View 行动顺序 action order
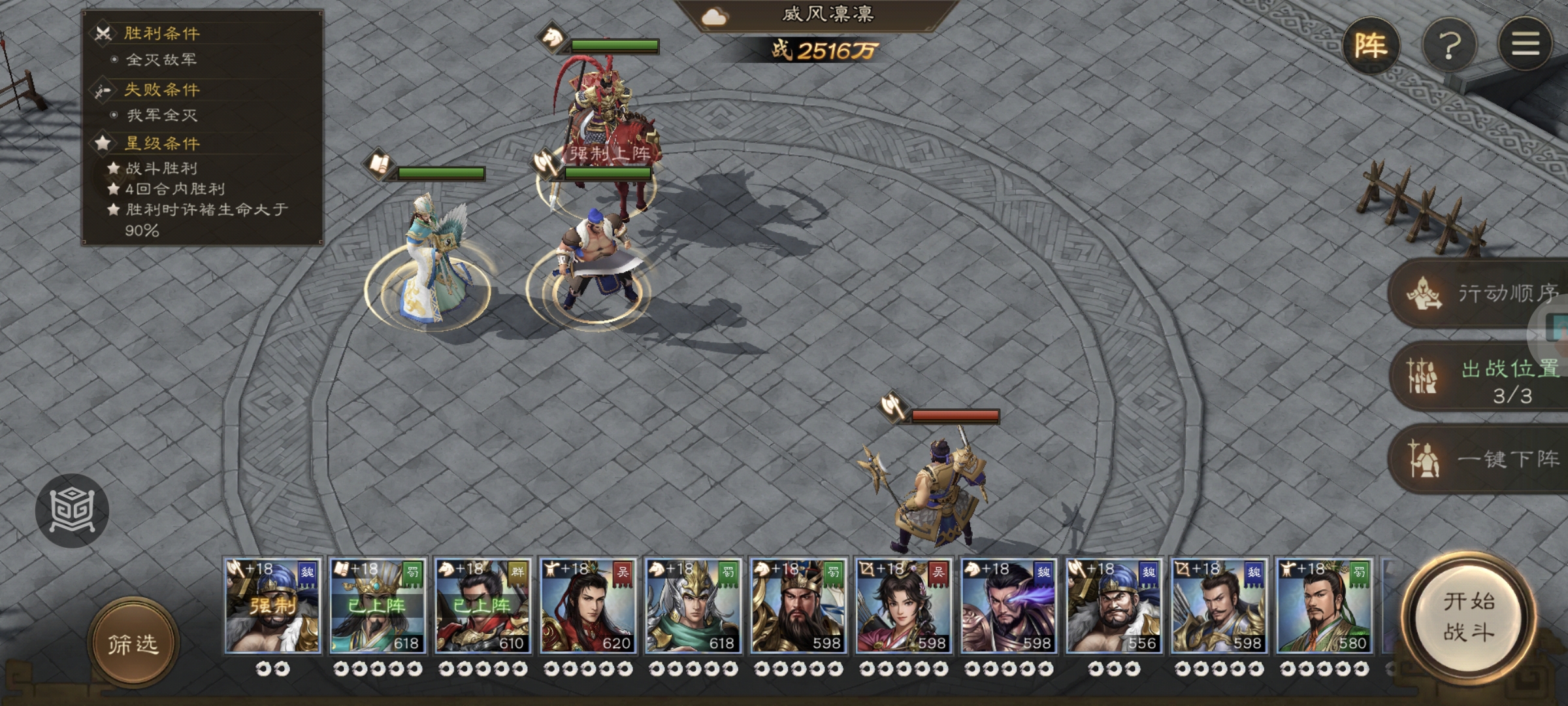The width and height of the screenshot is (1568, 706). (1483, 294)
